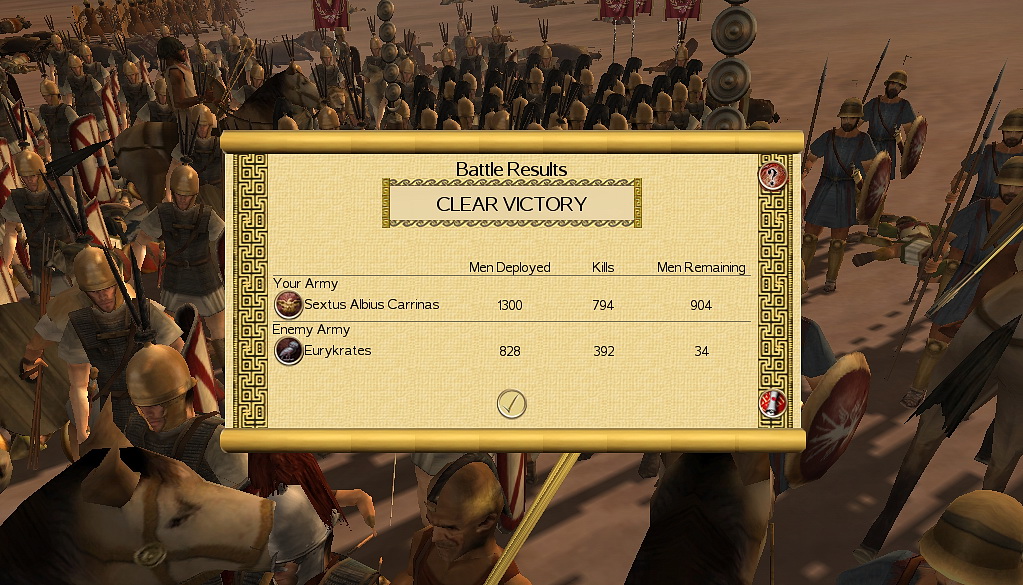Select Sextus Albius Carrinas faction emblem

(x=288, y=304)
